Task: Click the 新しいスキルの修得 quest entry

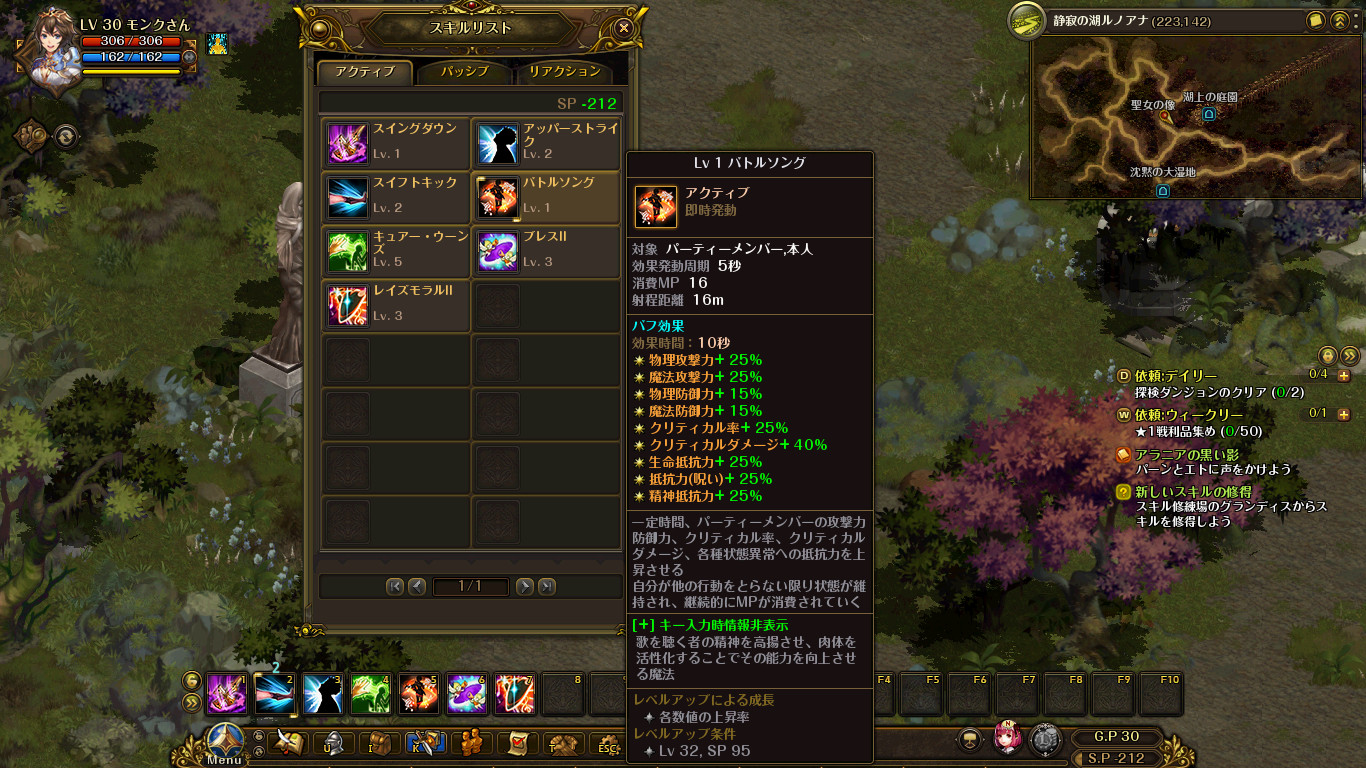Action: pyautogui.click(x=1196, y=491)
